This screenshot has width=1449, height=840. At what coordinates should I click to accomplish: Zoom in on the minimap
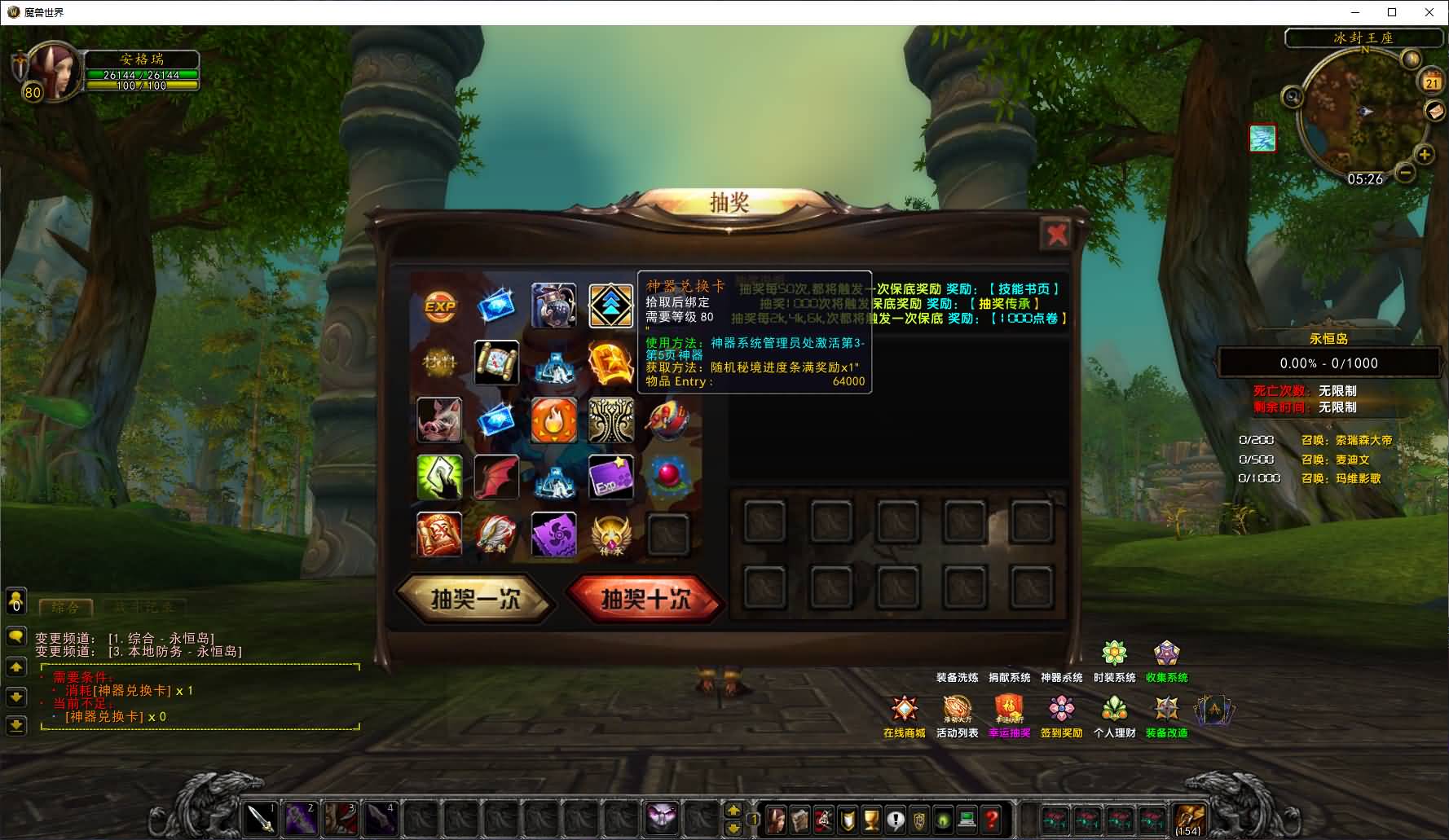click(1424, 154)
